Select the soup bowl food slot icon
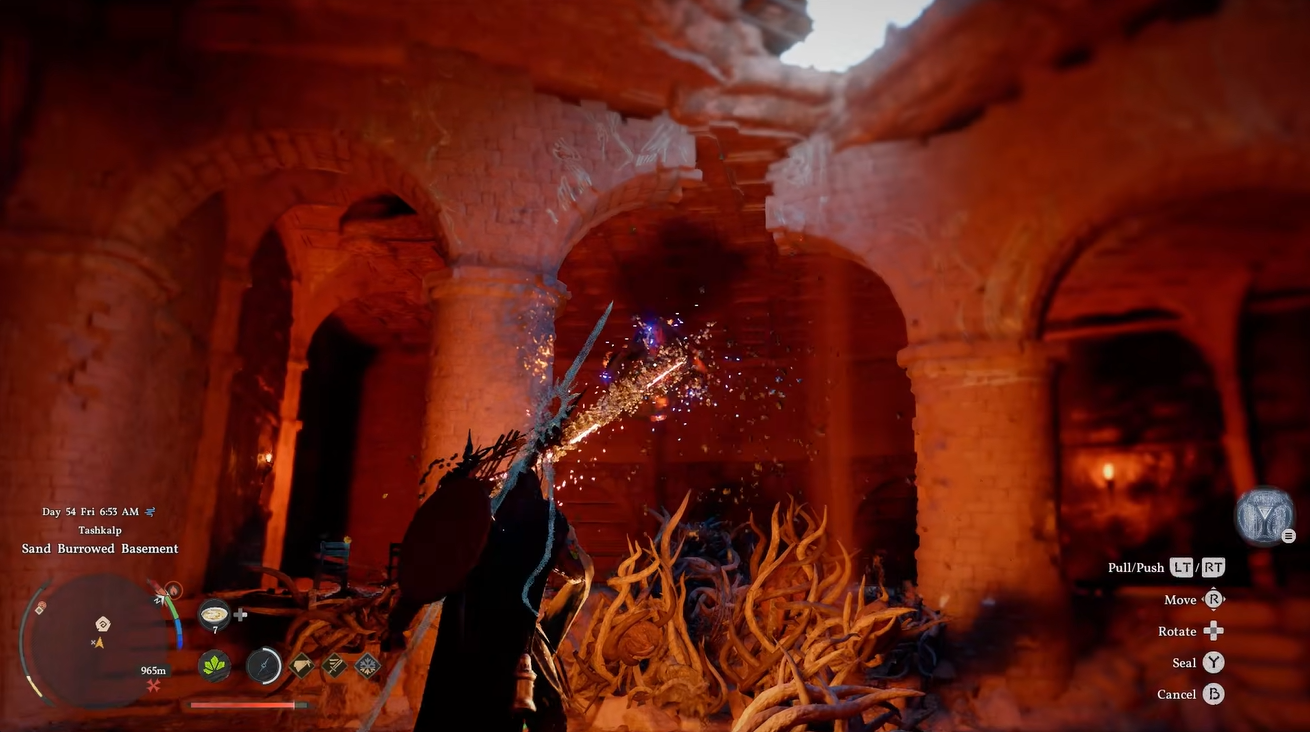1310x732 pixels. [x=215, y=614]
